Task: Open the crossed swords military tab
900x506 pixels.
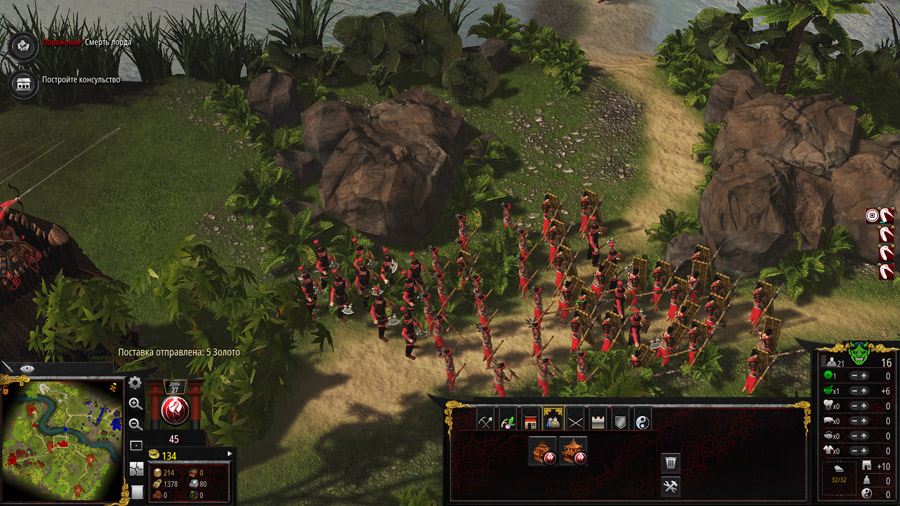Action: tap(575, 420)
